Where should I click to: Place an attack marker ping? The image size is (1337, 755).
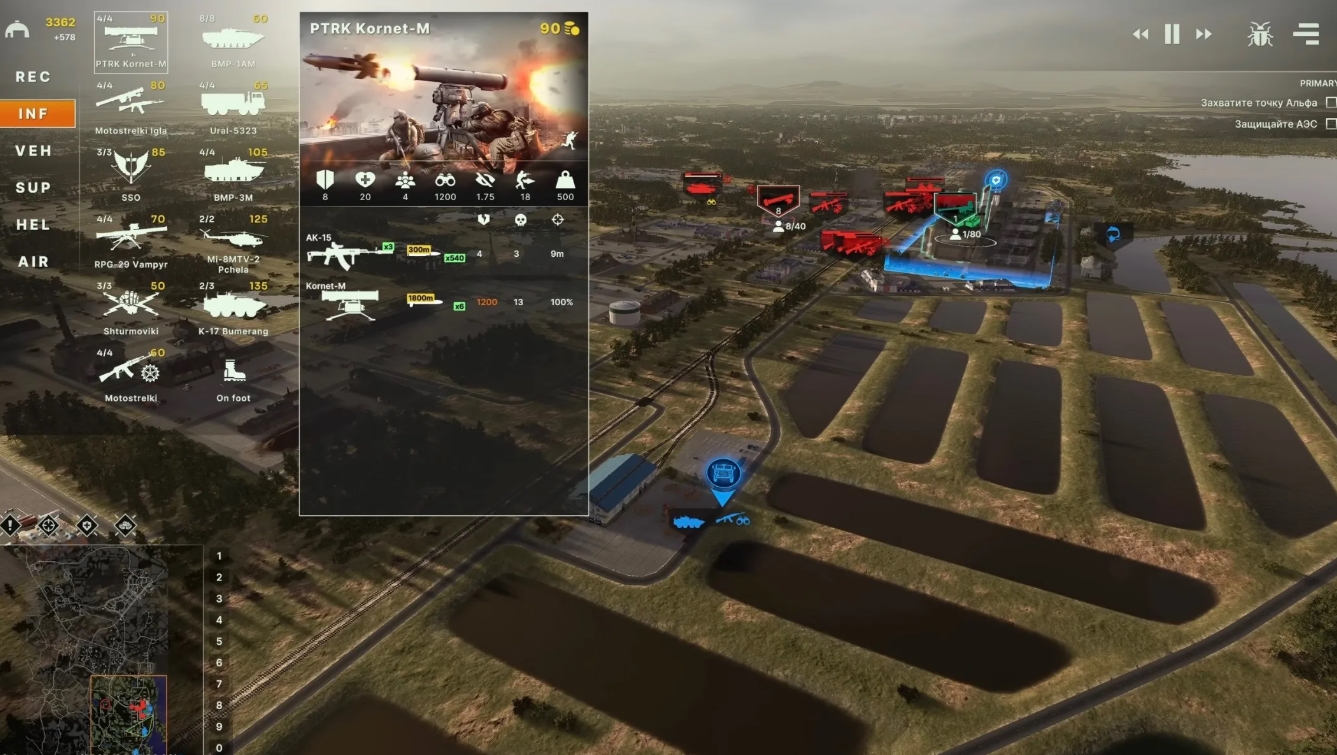[48, 524]
